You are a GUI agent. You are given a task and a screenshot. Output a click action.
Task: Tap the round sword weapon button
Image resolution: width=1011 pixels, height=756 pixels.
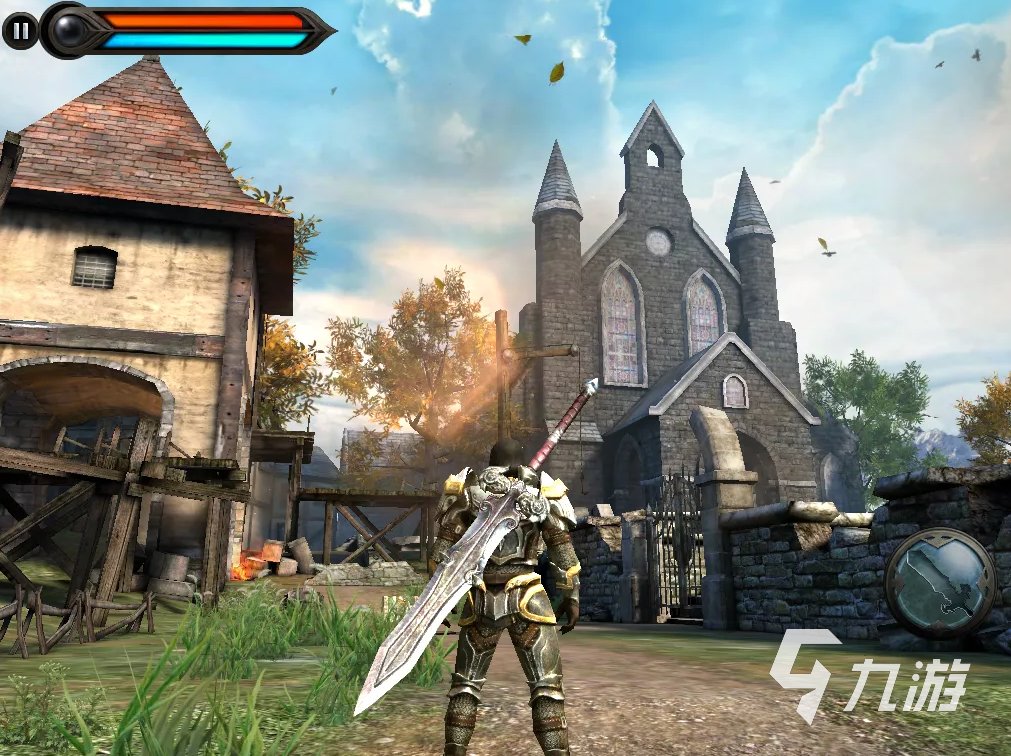pyautogui.click(x=940, y=582)
